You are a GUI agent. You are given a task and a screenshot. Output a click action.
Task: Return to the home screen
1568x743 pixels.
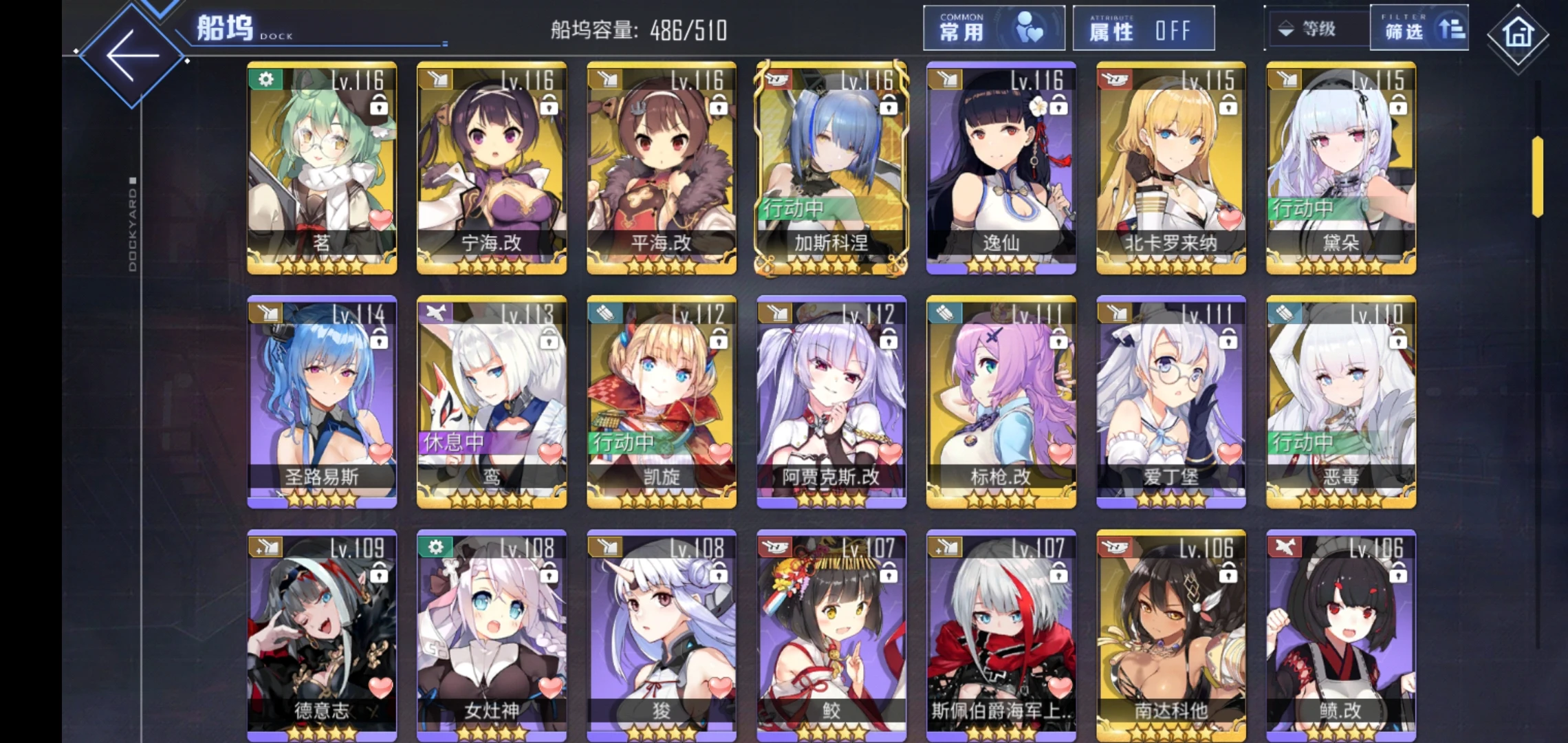[x=1518, y=34]
